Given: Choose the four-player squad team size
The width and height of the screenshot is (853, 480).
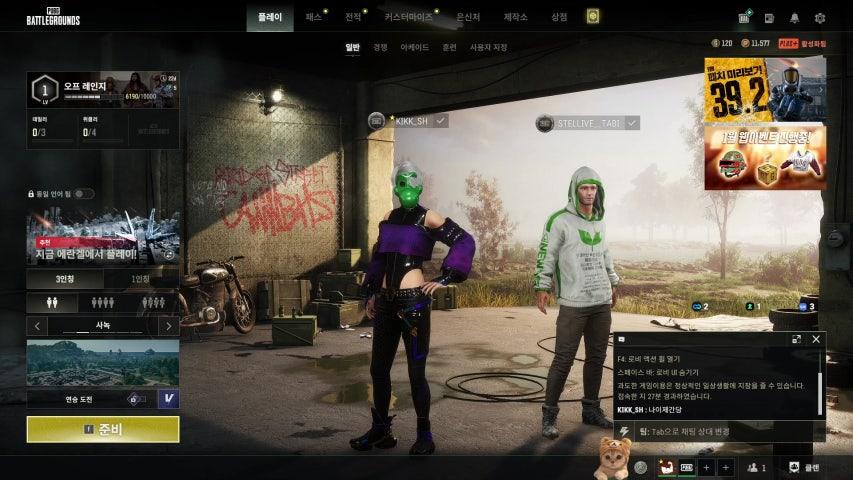Looking at the screenshot, I should pyautogui.click(x=154, y=302).
